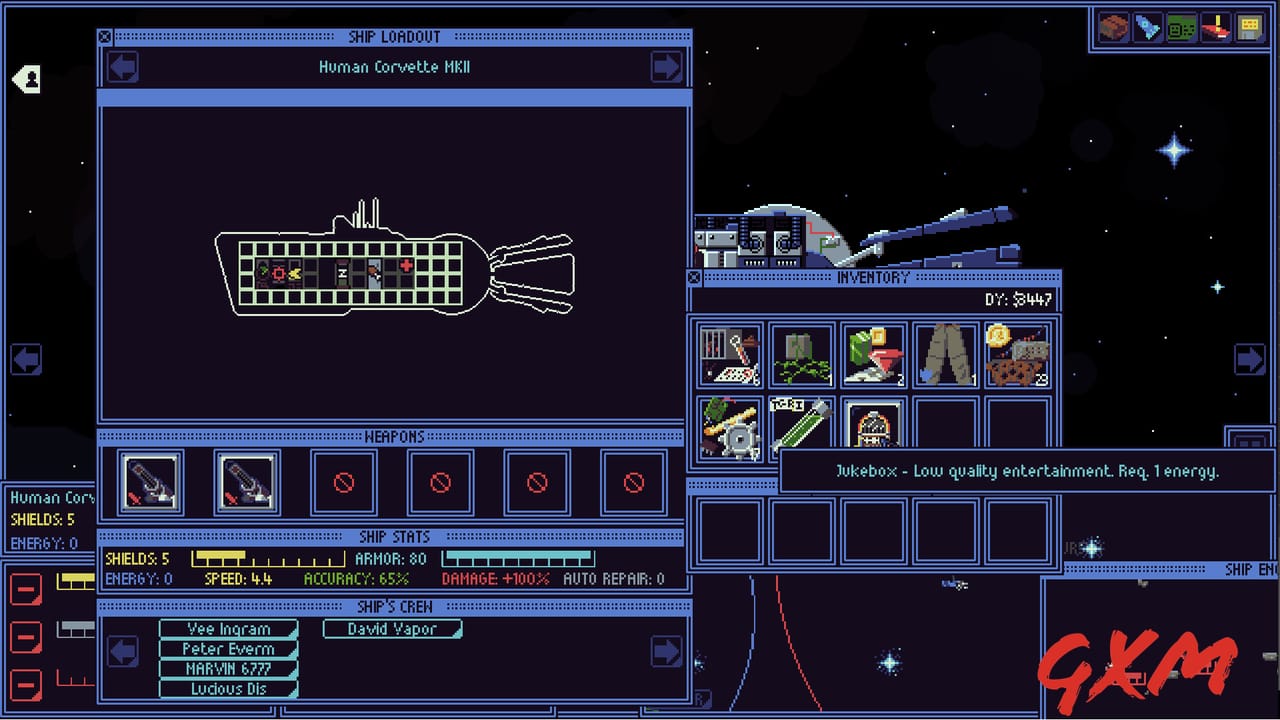Click an empty weapon slot marked with prohibition sign
This screenshot has width=1280, height=720.
[x=343, y=482]
